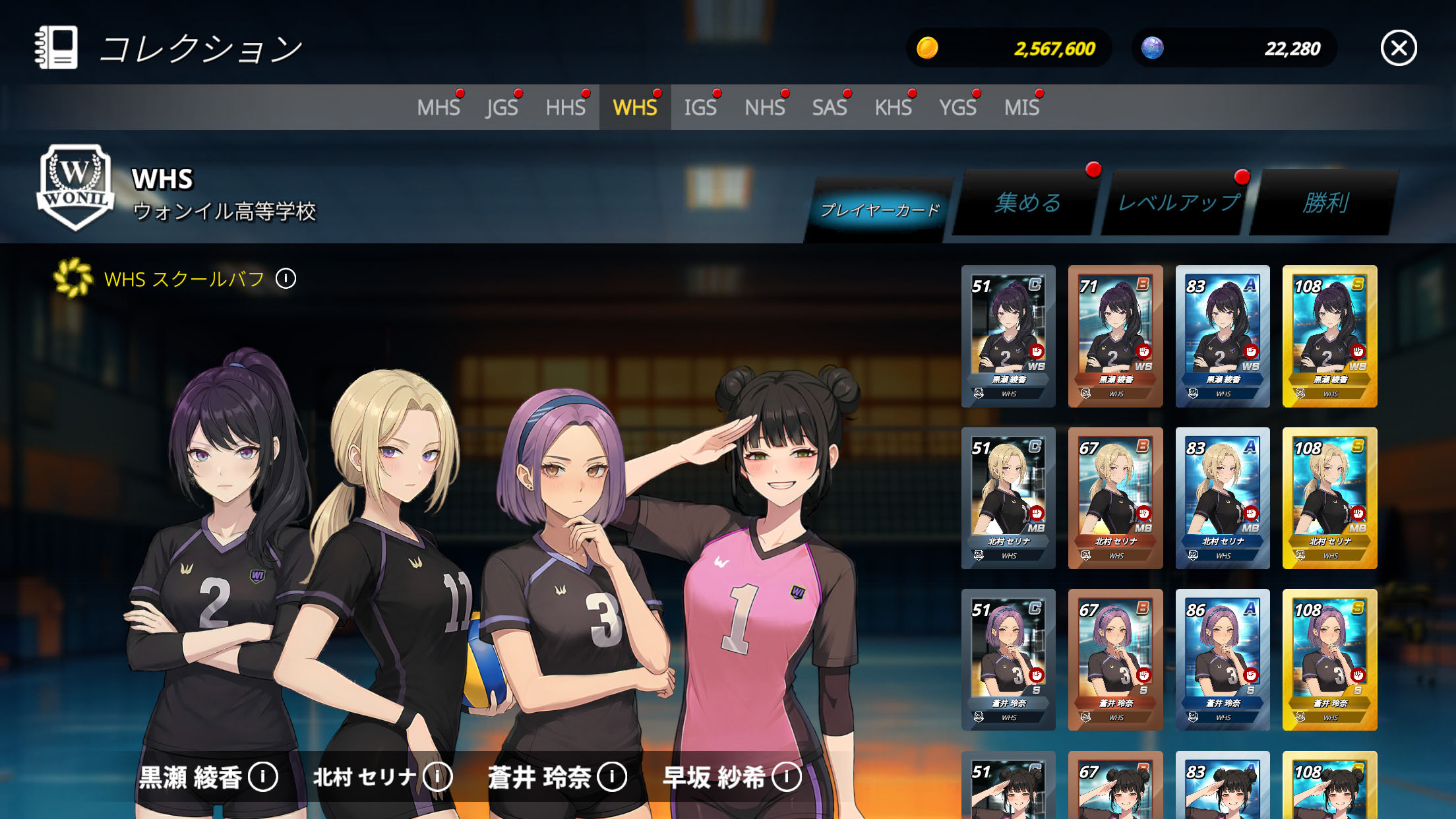Switch to the MHS school tab
Viewport: 1456px width, 819px height.
click(x=439, y=107)
